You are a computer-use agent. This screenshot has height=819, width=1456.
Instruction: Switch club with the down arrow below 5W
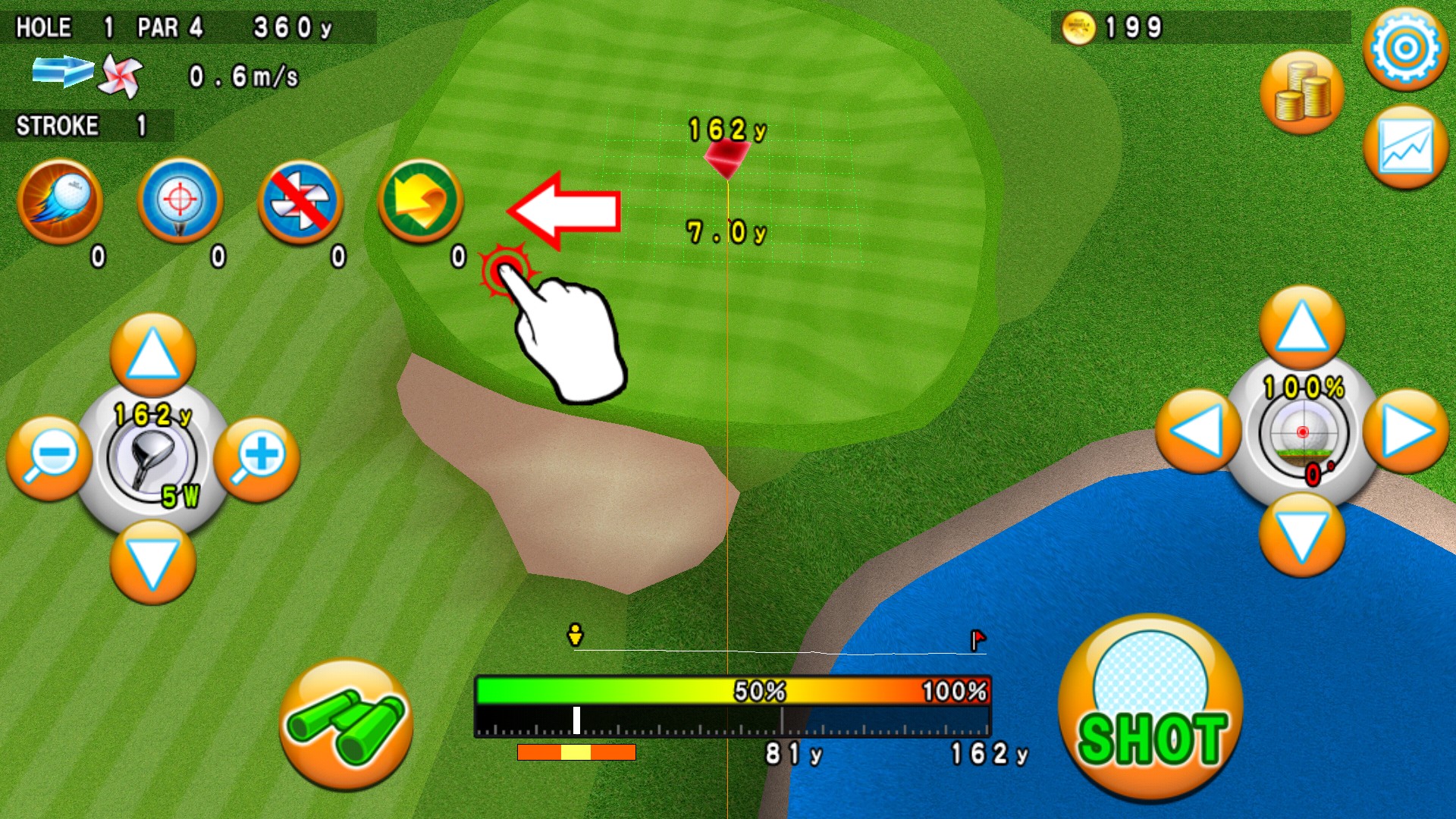click(152, 563)
